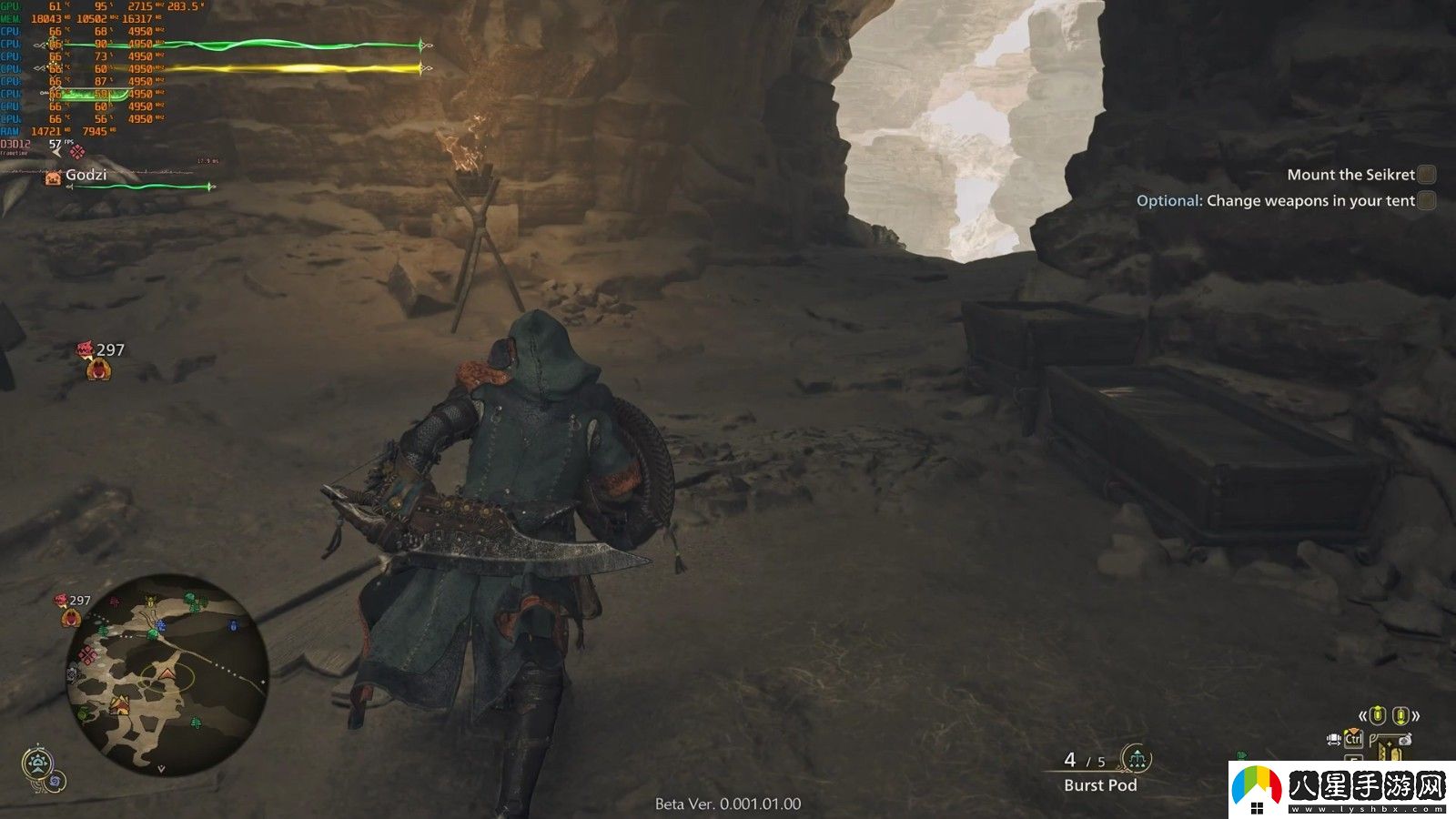
Task: Click the monster icon beside the minimap
Action: [71, 619]
